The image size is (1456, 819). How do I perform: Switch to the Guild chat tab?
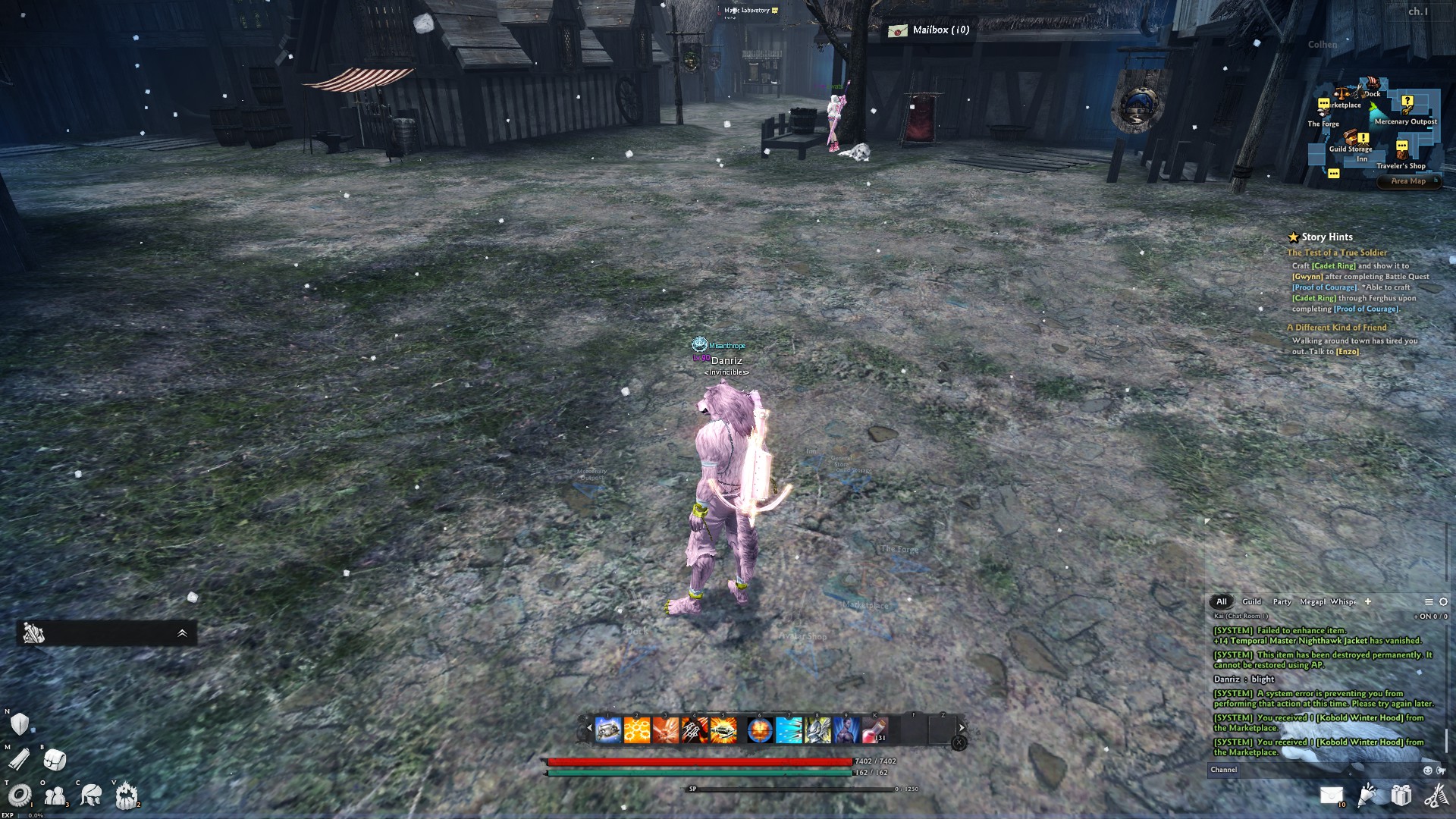click(x=1252, y=601)
